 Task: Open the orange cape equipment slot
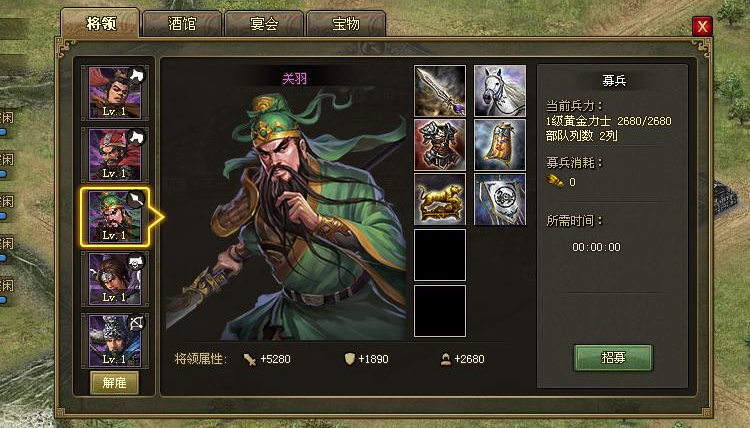[x=500, y=145]
